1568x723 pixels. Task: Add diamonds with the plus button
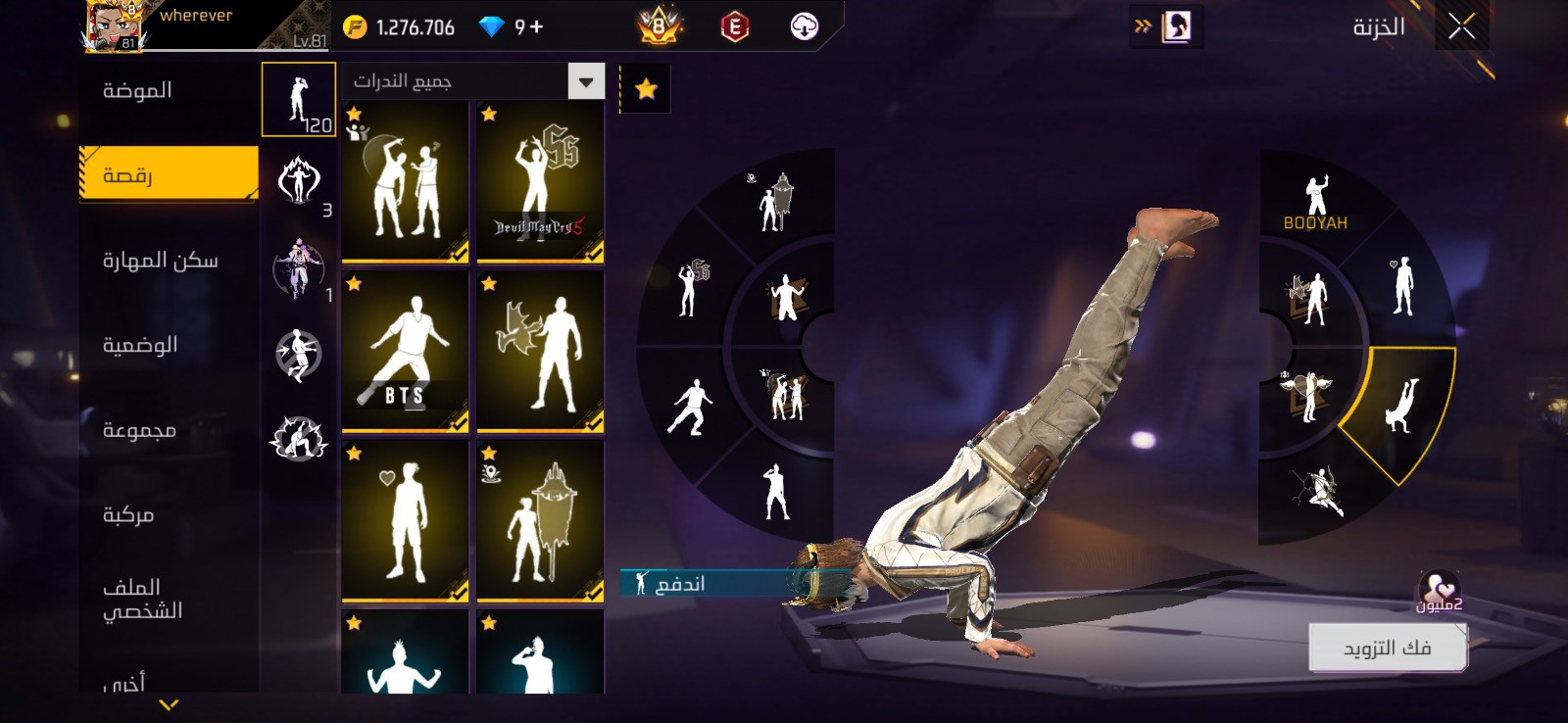536,26
